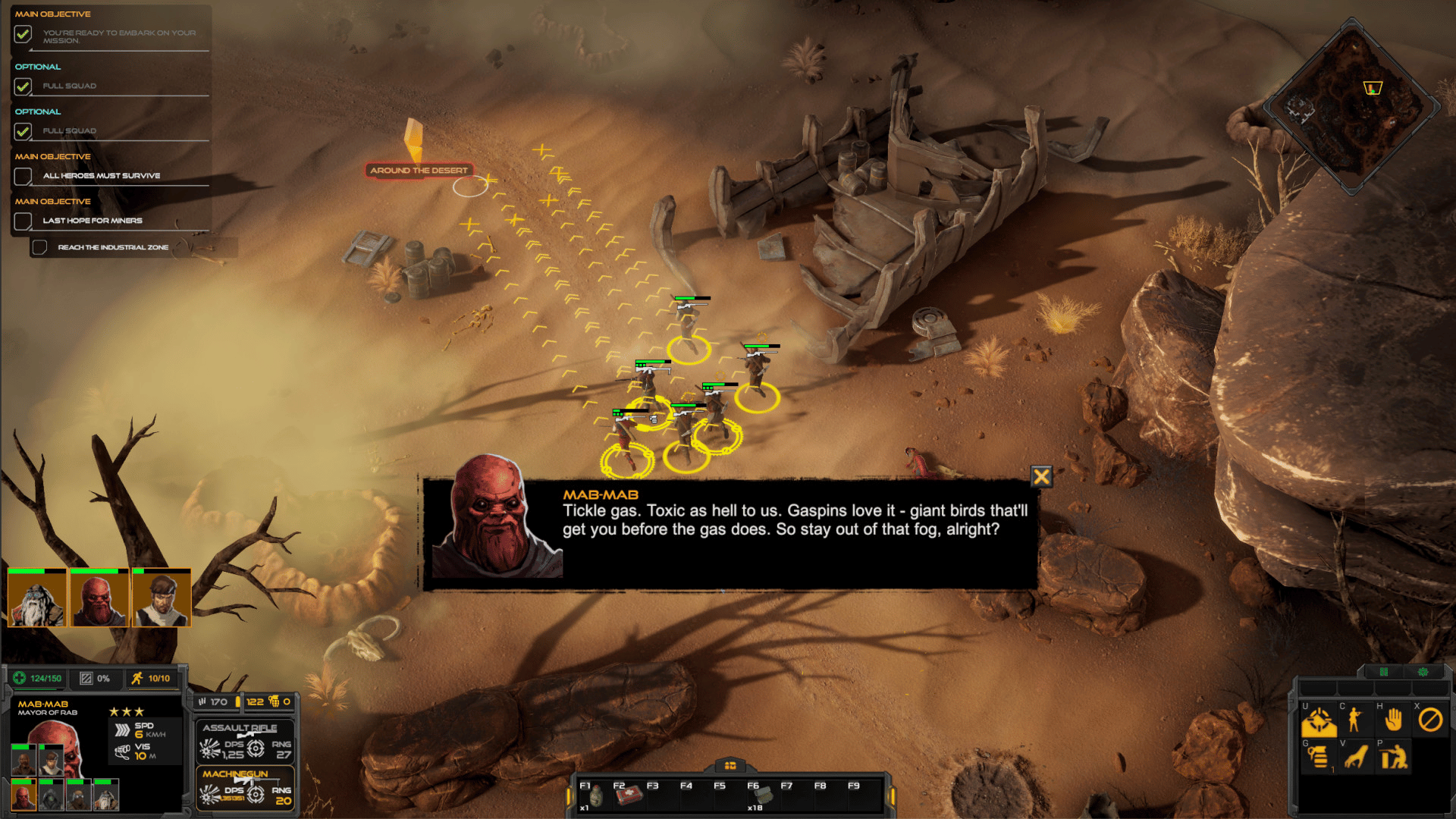
Task: Choose the Assault Rifle weapon panel
Action: (x=245, y=740)
